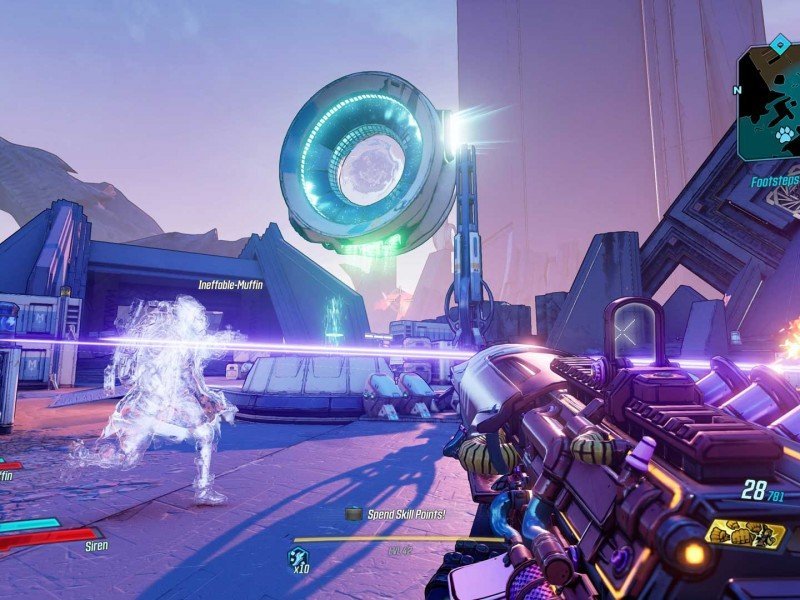Viewport: 800px width, 600px height.
Task: Click the cyan diamond marker above minimap
Action: (x=780, y=43)
